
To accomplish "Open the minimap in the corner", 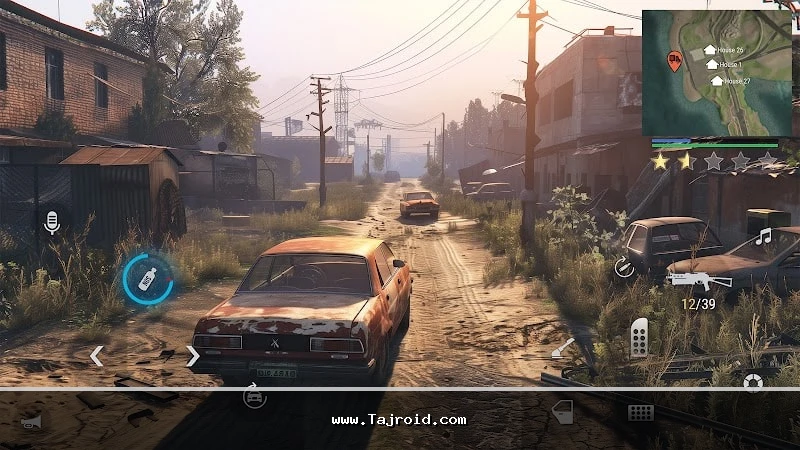I will (719, 72).
